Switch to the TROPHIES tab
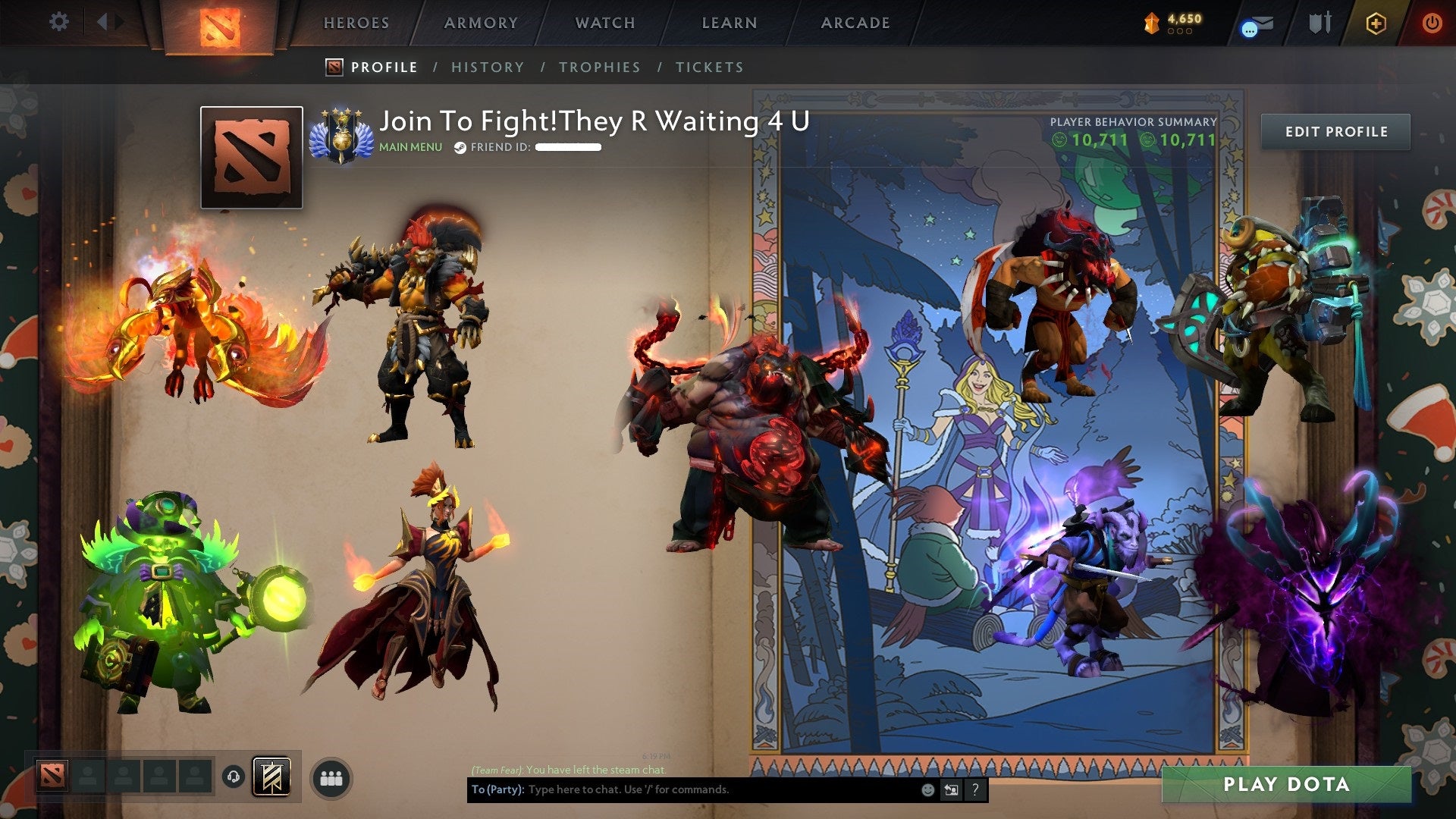 600,67
